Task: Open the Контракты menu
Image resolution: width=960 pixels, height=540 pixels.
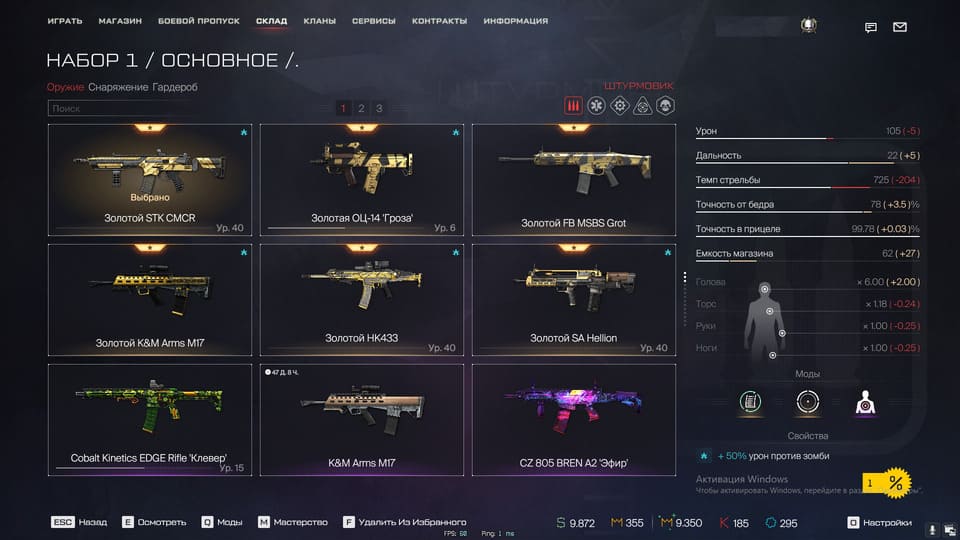Action: [439, 21]
